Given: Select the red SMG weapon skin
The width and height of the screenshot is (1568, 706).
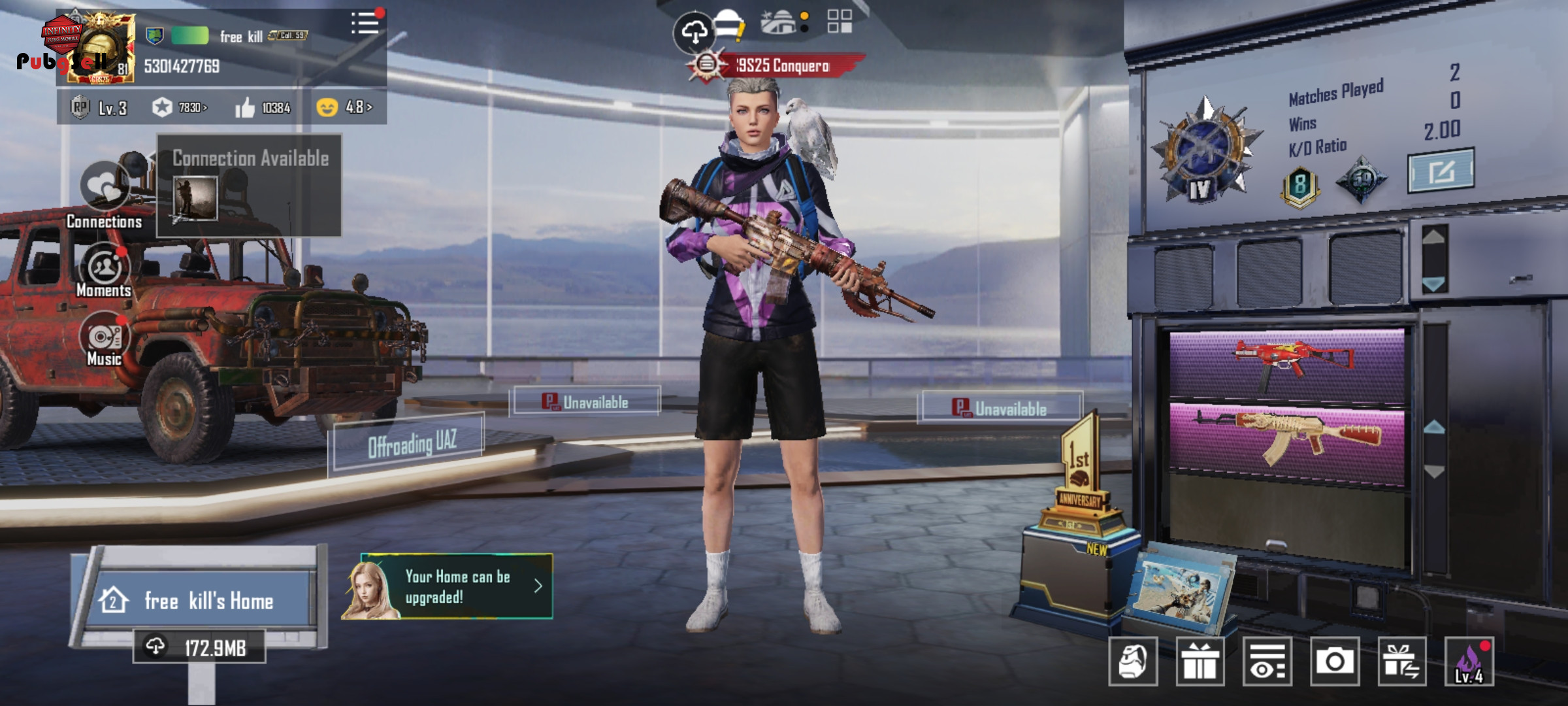Looking at the screenshot, I should (1286, 363).
